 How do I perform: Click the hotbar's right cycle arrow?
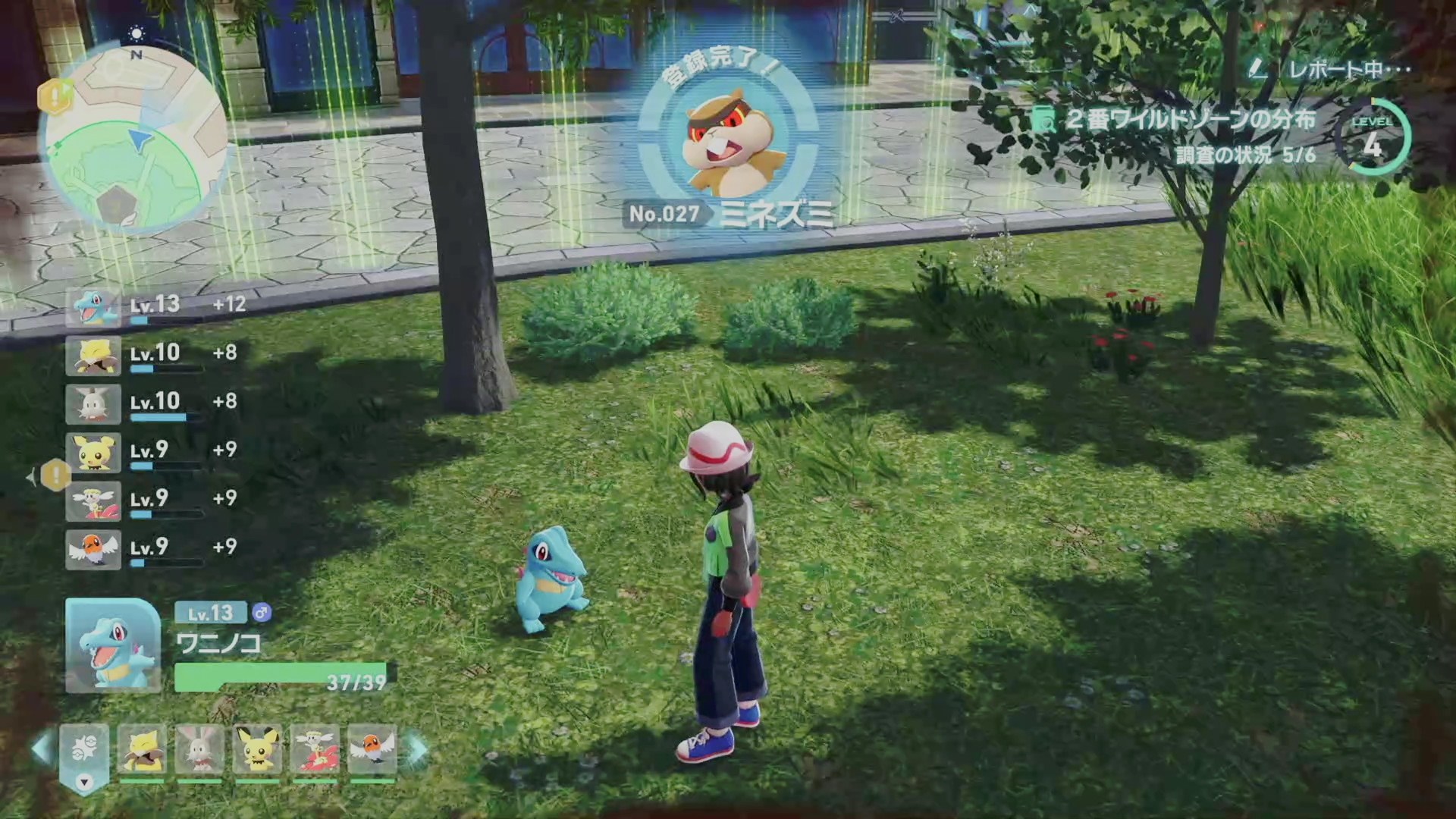pyautogui.click(x=417, y=749)
